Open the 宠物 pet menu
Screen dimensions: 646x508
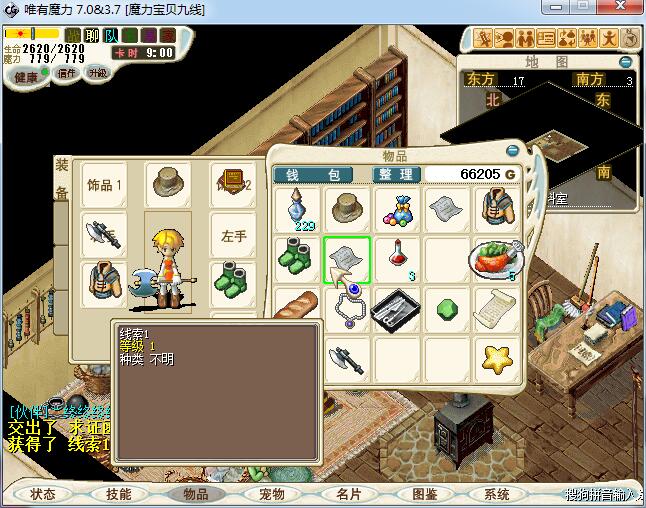coord(271,494)
